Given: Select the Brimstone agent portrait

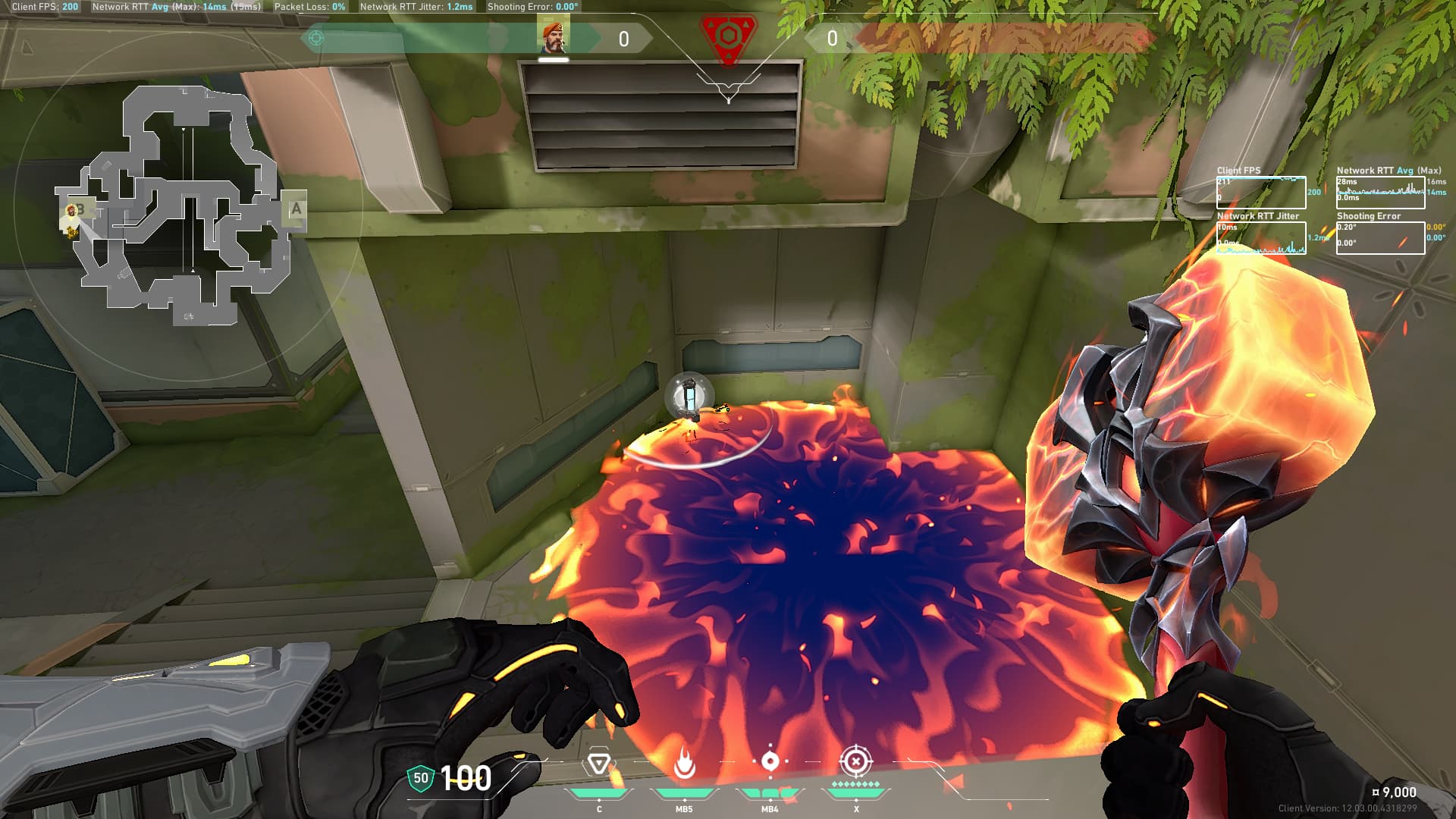Looking at the screenshot, I should [x=553, y=38].
